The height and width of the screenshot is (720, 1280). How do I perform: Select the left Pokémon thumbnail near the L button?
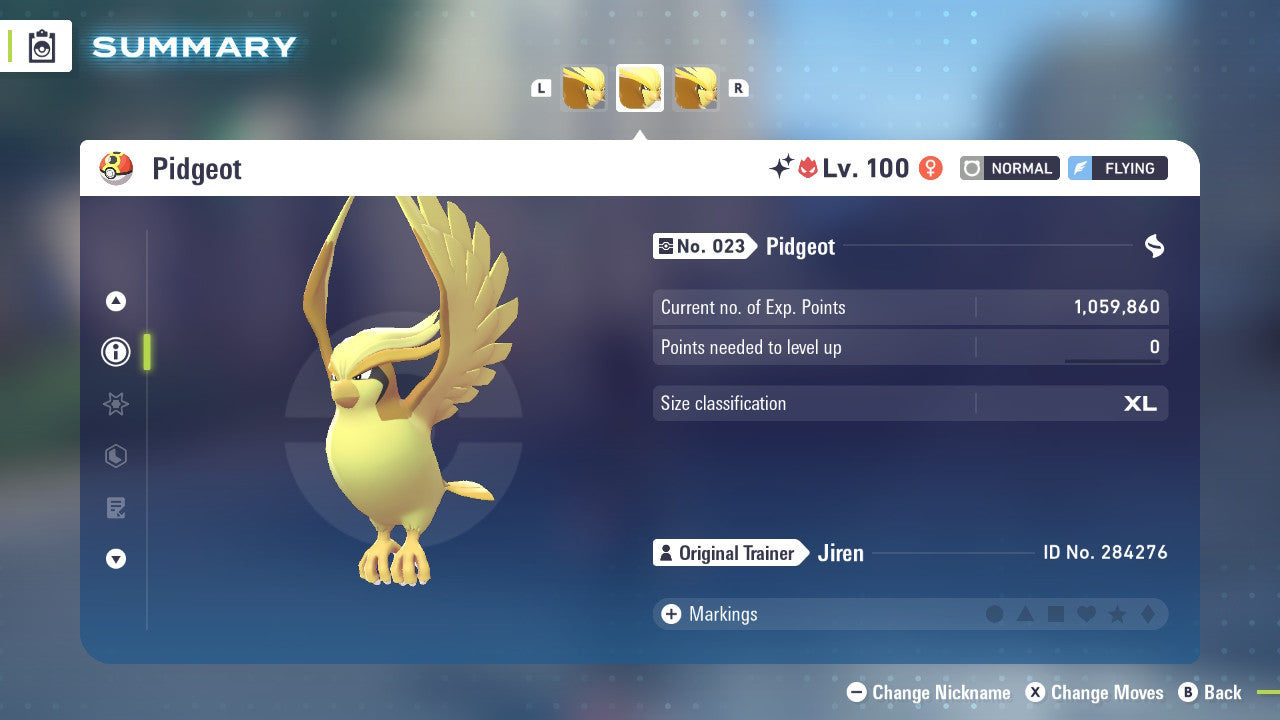[x=585, y=87]
